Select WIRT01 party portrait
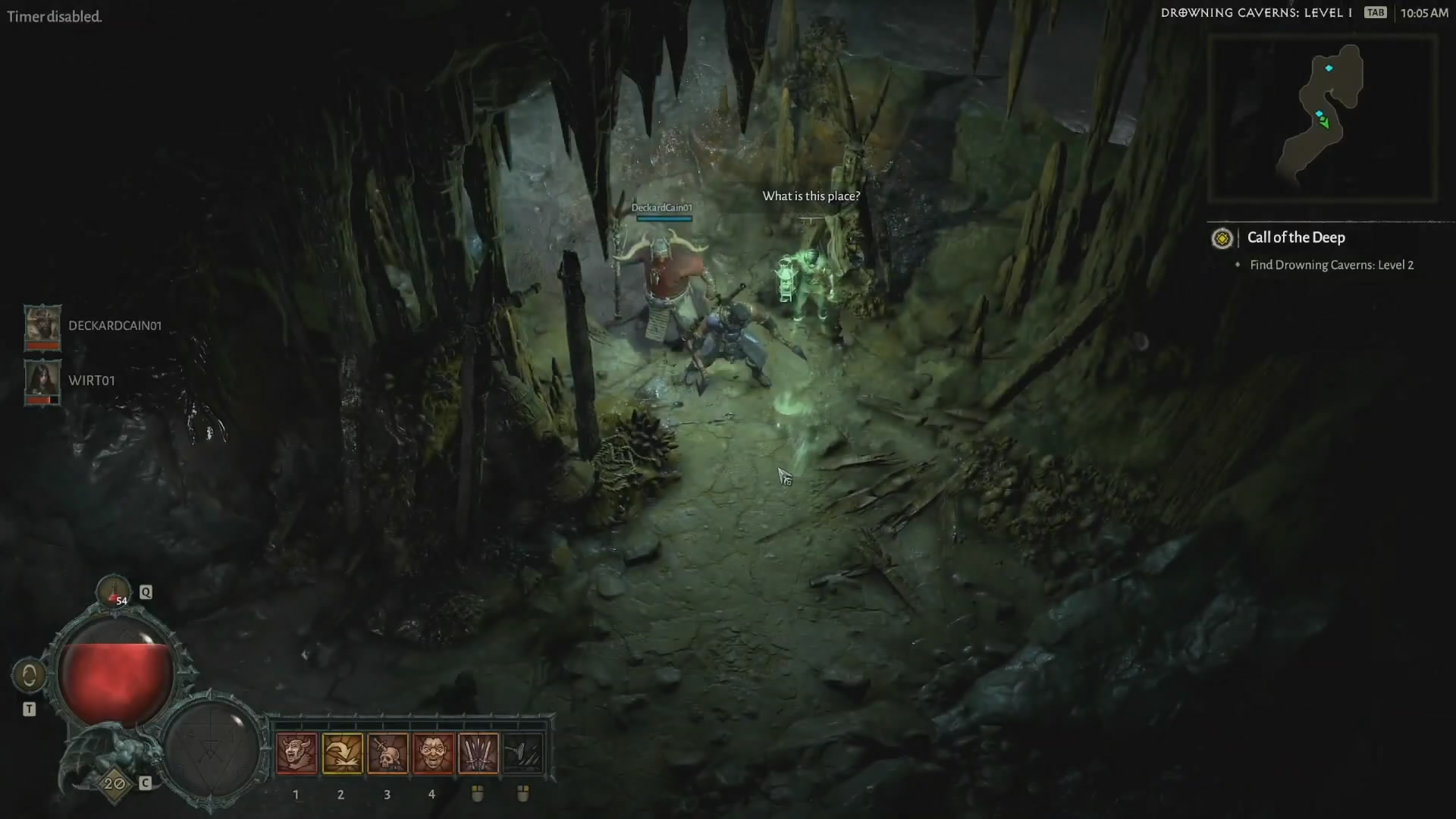The image size is (1456, 819). [42, 381]
